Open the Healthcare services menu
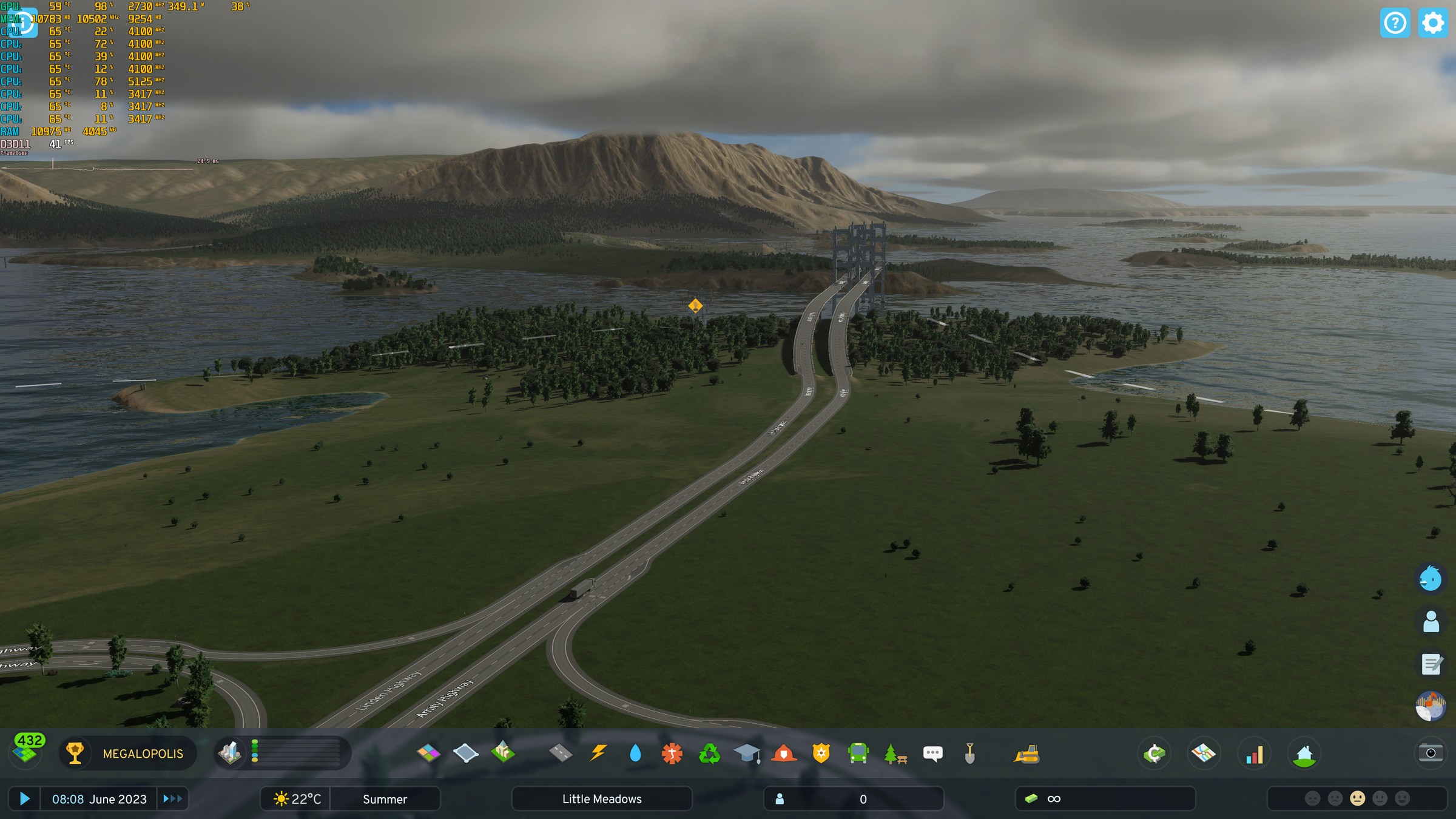The height and width of the screenshot is (819, 1456). click(x=673, y=753)
